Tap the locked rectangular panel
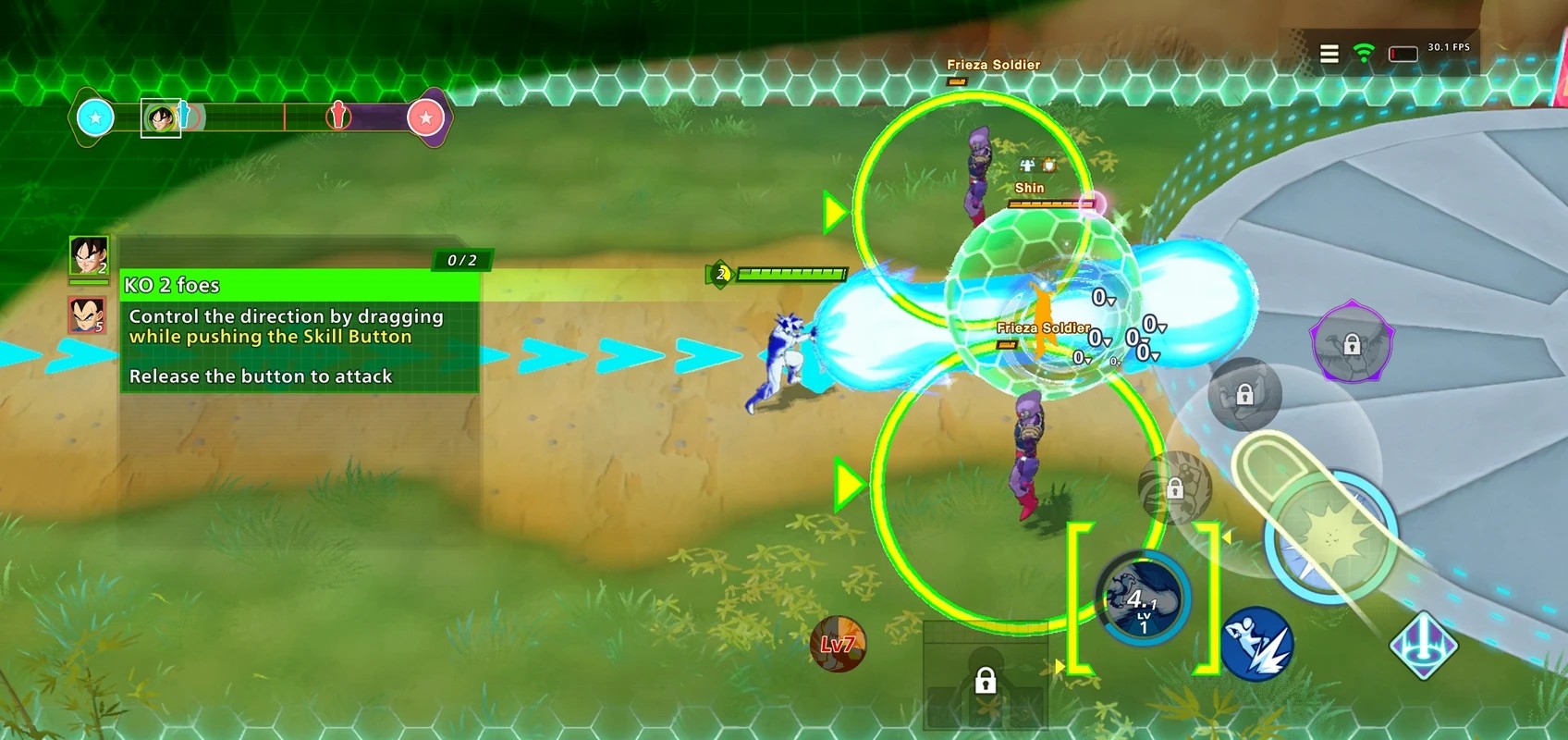1568x740 pixels. coord(986,676)
